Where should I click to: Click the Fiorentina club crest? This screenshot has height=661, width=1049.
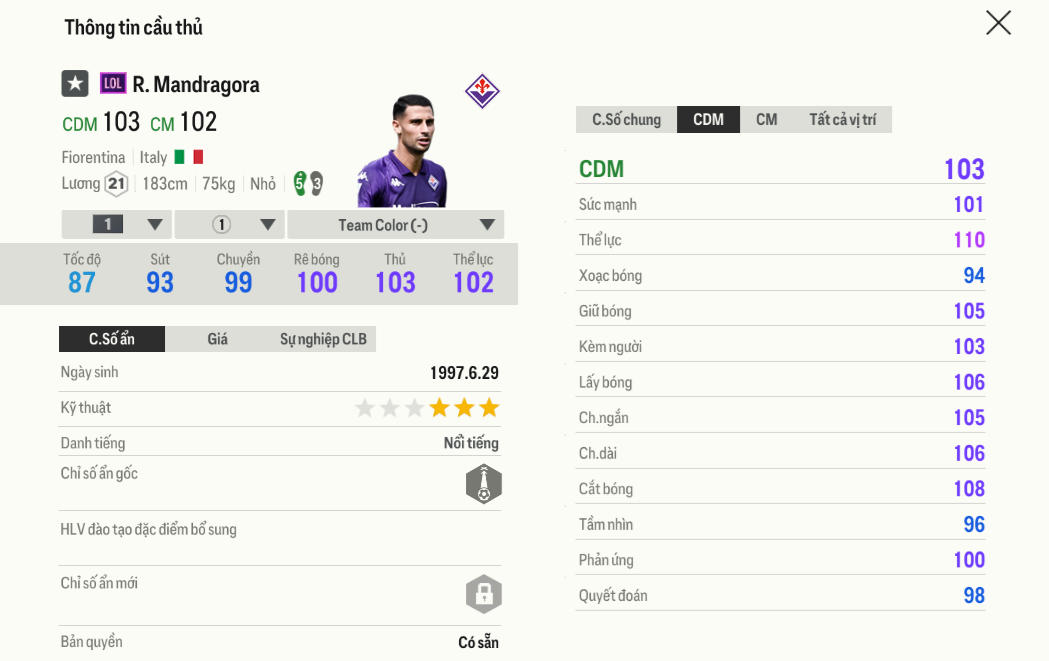click(x=482, y=91)
